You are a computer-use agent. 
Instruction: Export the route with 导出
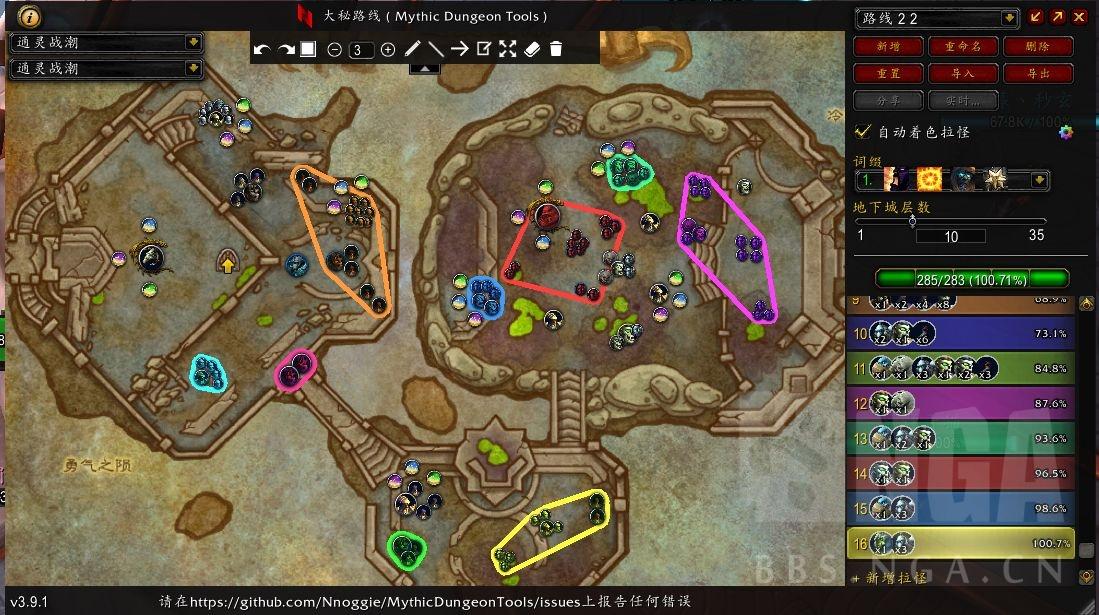point(1037,74)
